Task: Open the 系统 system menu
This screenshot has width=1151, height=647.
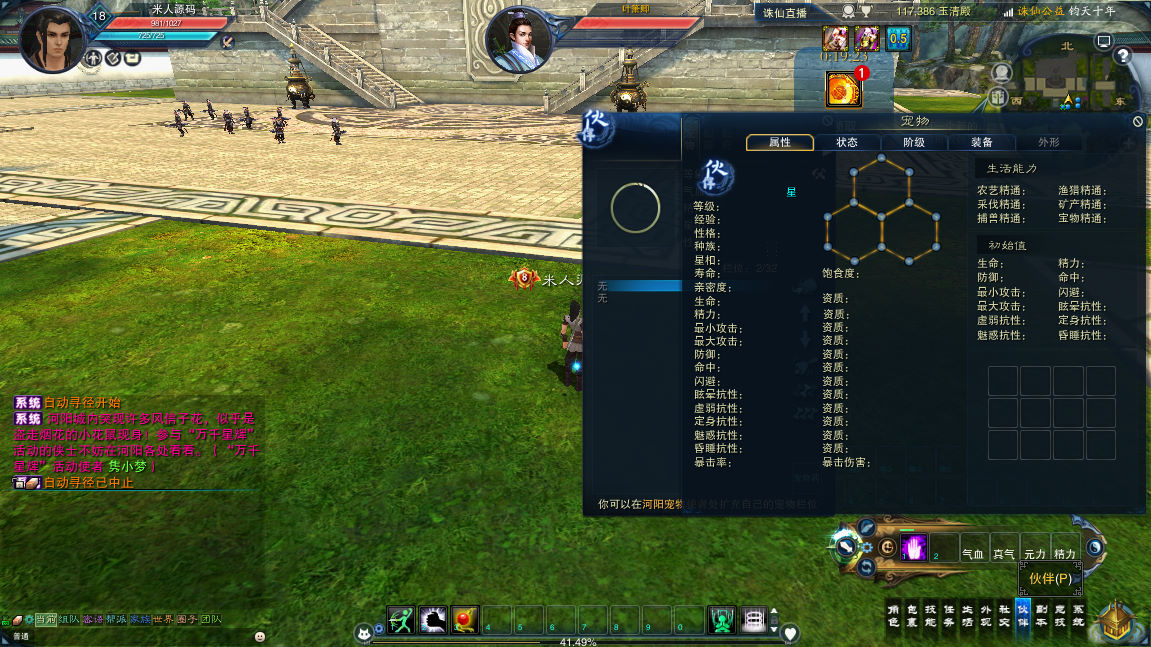Action: [1077, 614]
